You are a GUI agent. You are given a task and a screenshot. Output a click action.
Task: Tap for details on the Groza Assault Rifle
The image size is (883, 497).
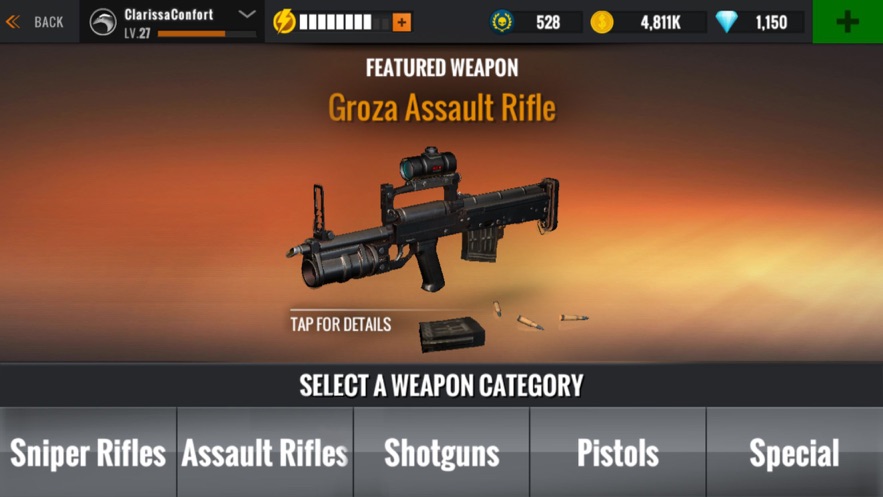(x=341, y=324)
